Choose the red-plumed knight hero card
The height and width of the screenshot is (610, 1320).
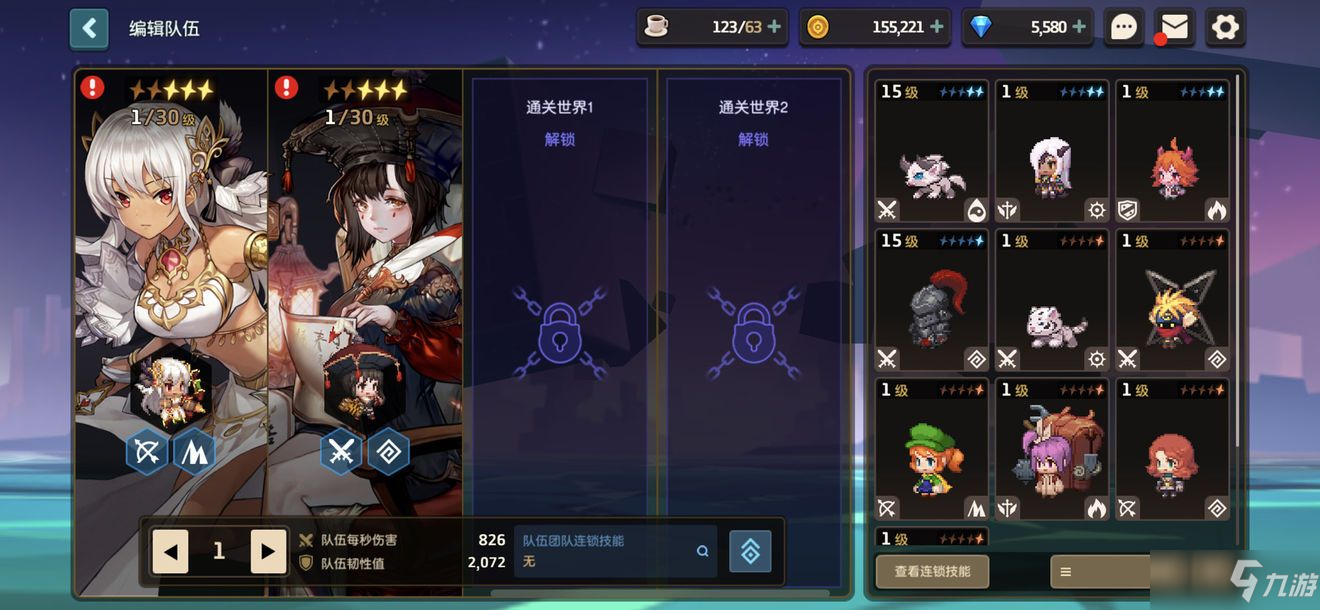click(932, 301)
